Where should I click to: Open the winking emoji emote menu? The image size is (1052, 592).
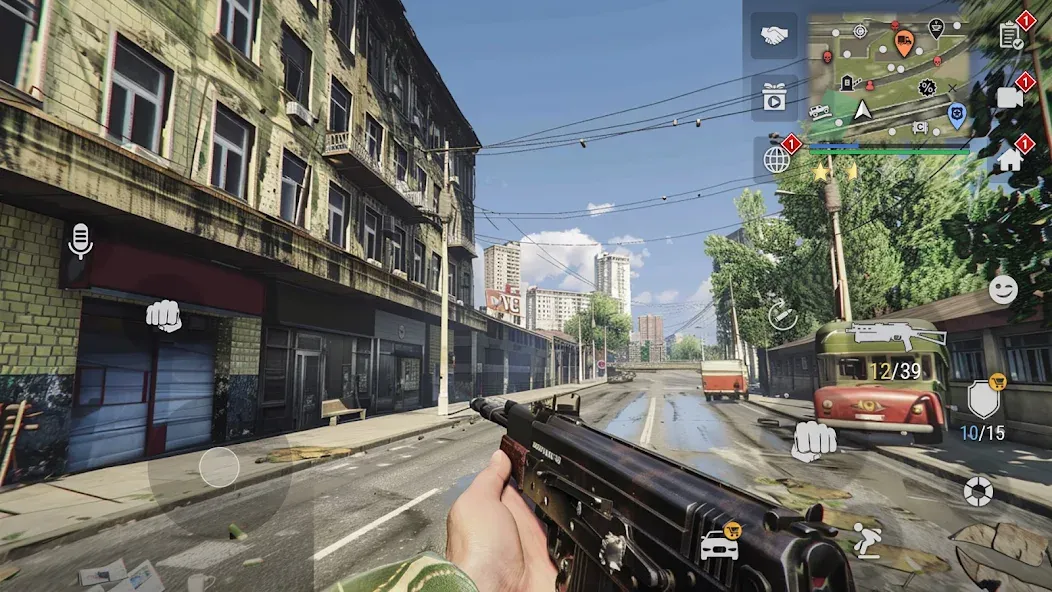tap(1003, 290)
